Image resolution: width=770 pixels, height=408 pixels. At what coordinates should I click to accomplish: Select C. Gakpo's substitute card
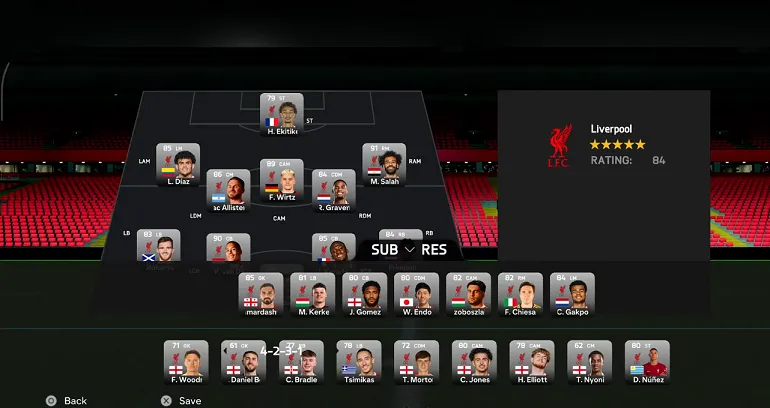pos(572,295)
